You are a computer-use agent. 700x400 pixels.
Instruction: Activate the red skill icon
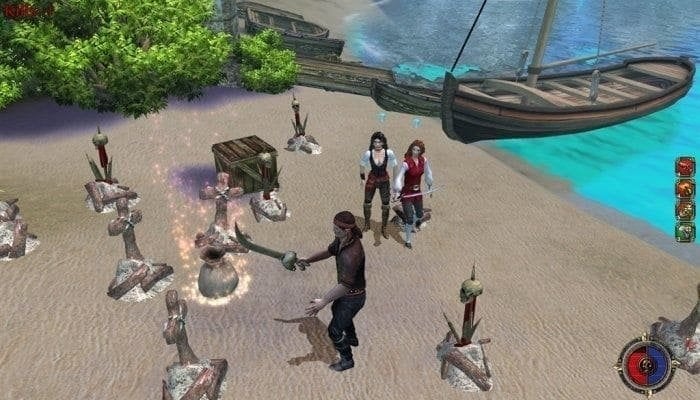tap(685, 166)
